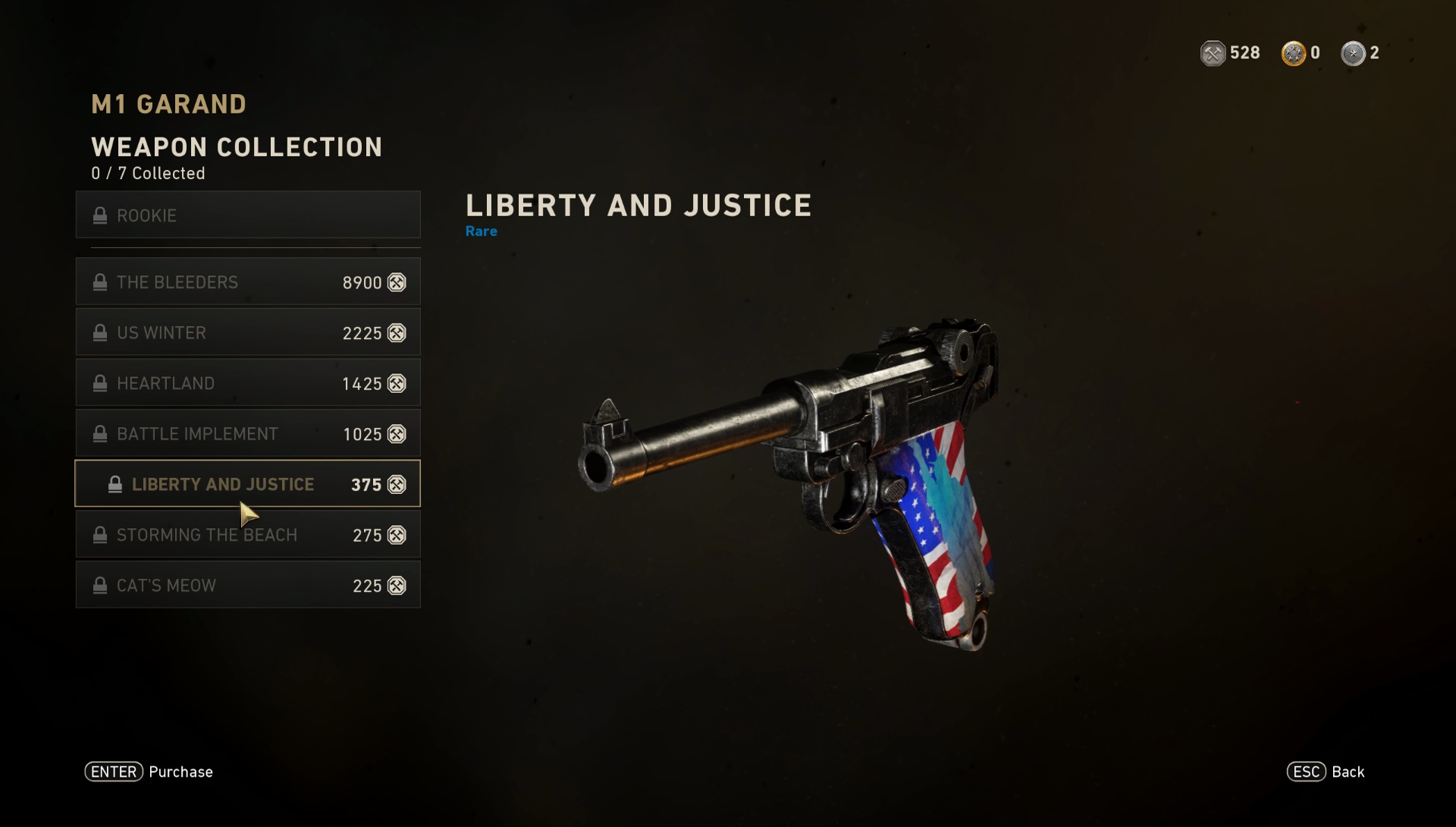The height and width of the screenshot is (827, 1456).
Task: Select Battle Implement from the list
Action: pos(248,434)
